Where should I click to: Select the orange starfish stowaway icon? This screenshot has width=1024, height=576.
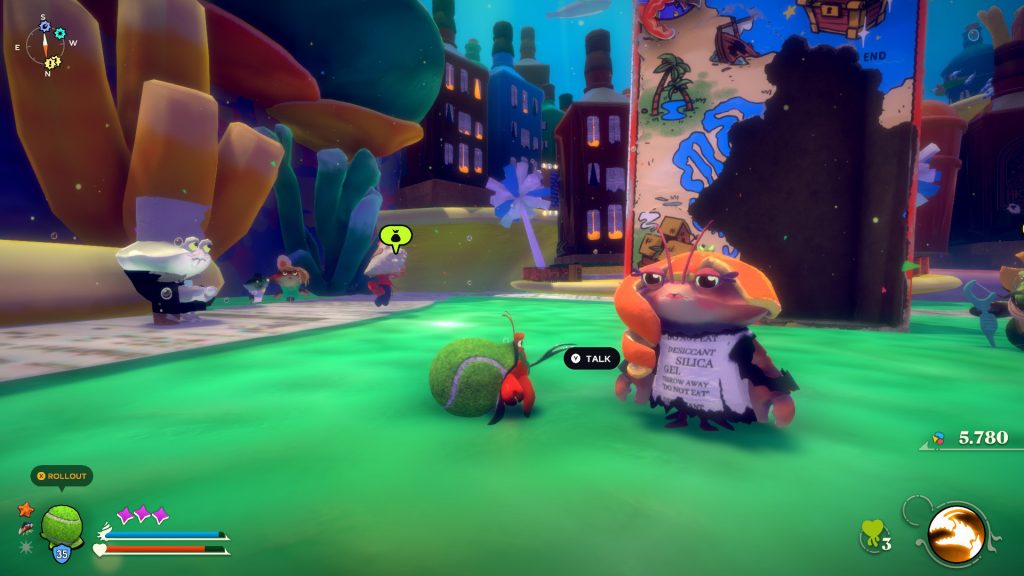tap(26, 510)
